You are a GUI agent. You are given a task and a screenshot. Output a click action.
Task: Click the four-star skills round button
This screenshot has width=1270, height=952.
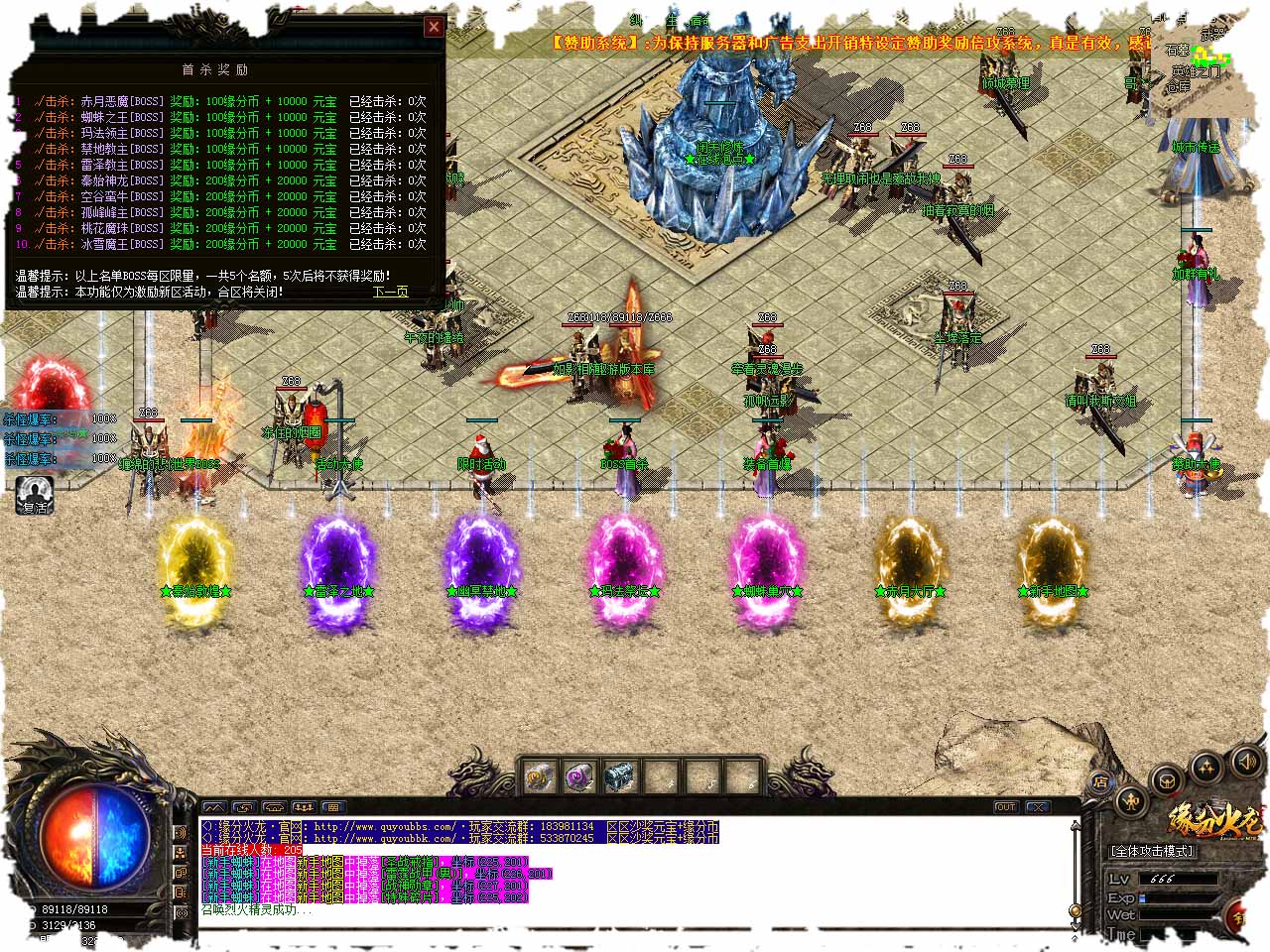(x=1206, y=767)
